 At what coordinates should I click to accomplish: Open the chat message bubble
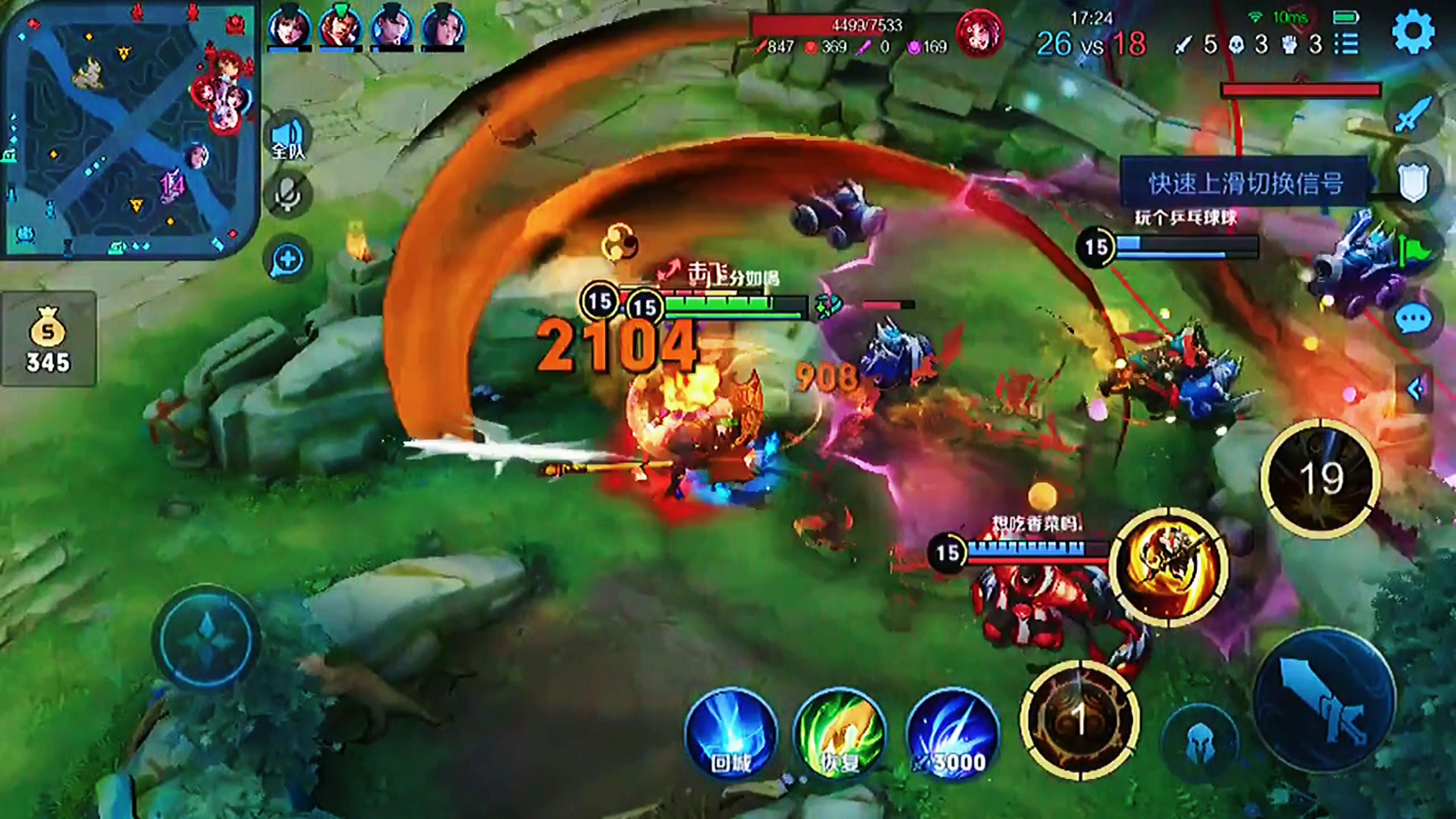(x=1413, y=319)
